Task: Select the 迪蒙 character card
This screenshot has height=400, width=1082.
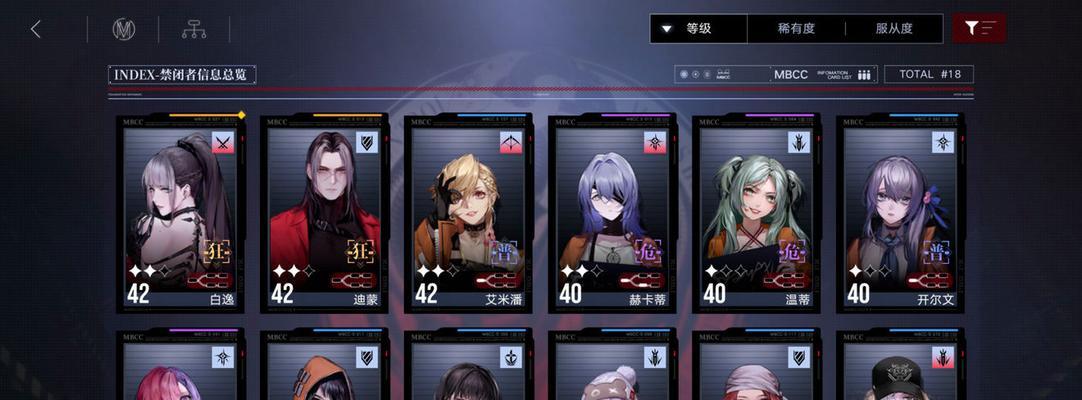Action: point(325,214)
